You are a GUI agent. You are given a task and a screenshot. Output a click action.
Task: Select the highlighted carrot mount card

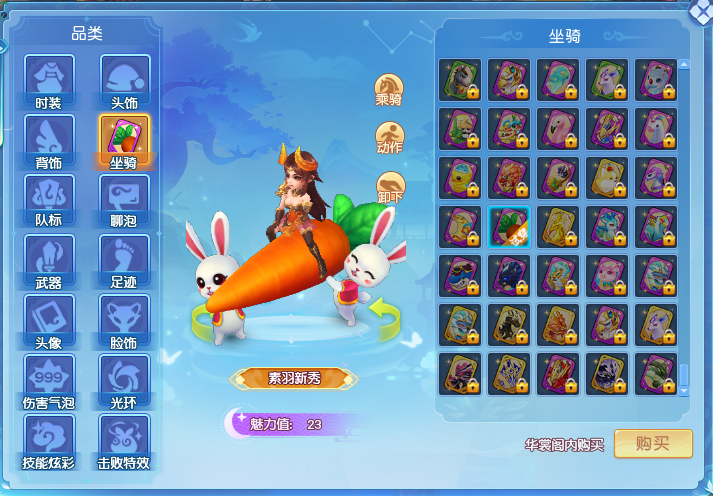pyautogui.click(x=509, y=226)
